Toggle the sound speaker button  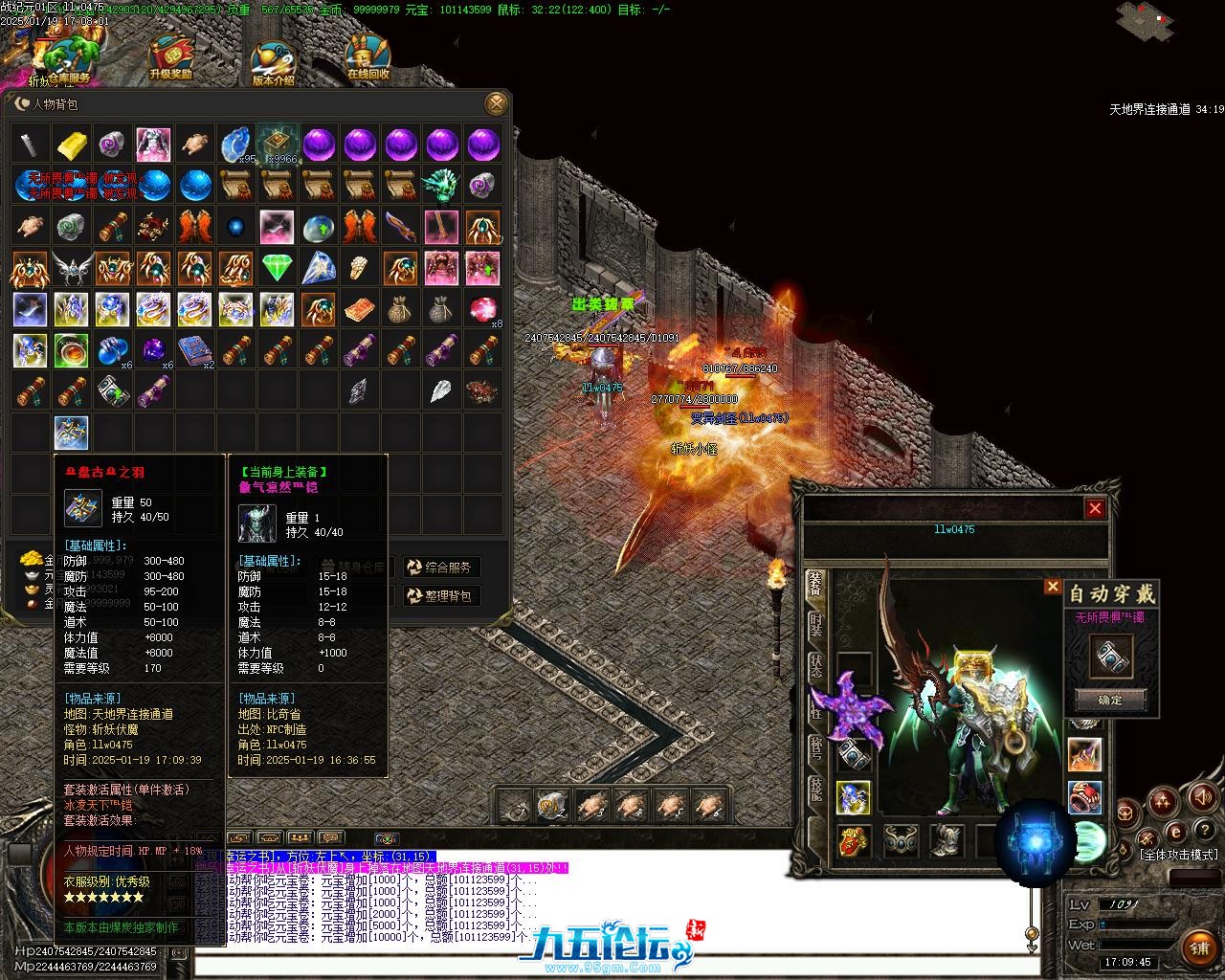point(1201,796)
